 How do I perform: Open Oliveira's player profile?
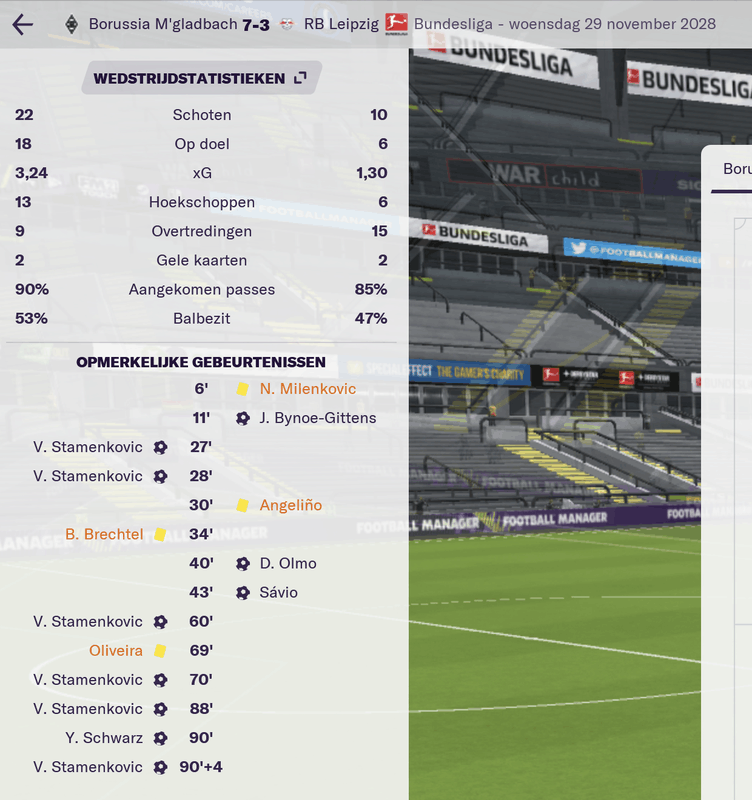click(116, 650)
